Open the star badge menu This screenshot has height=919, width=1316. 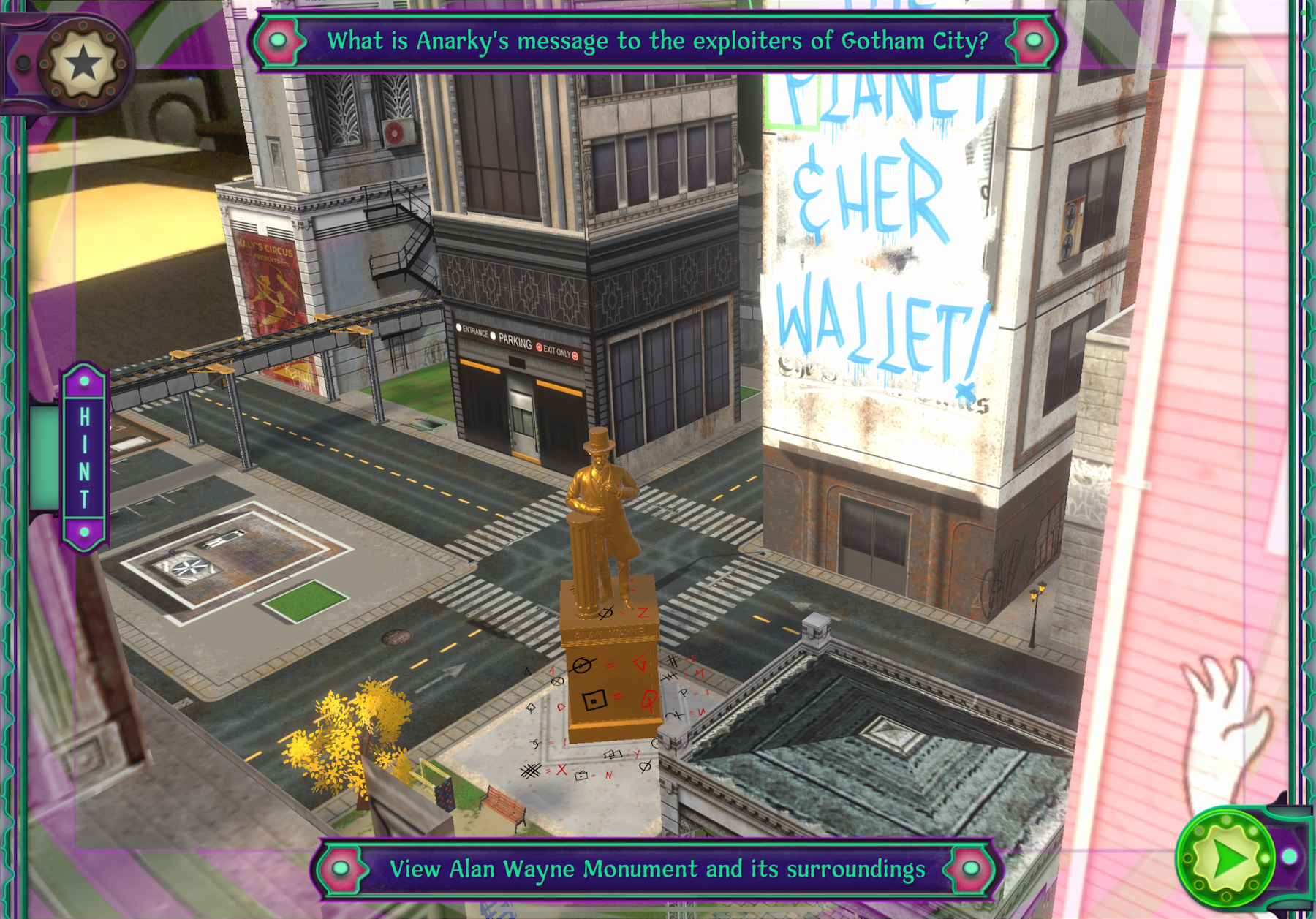[x=82, y=64]
